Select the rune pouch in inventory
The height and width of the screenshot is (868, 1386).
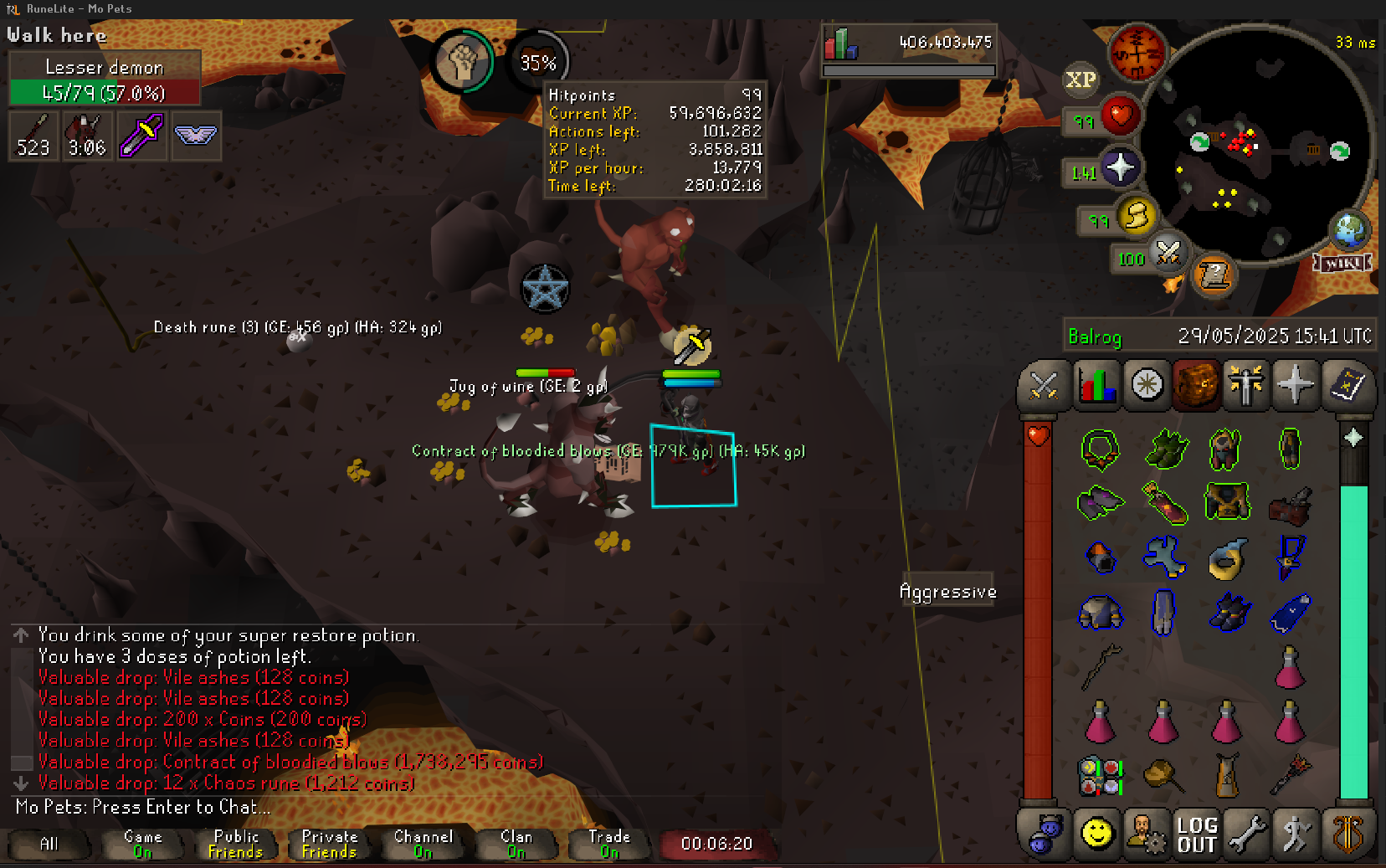click(x=1100, y=776)
